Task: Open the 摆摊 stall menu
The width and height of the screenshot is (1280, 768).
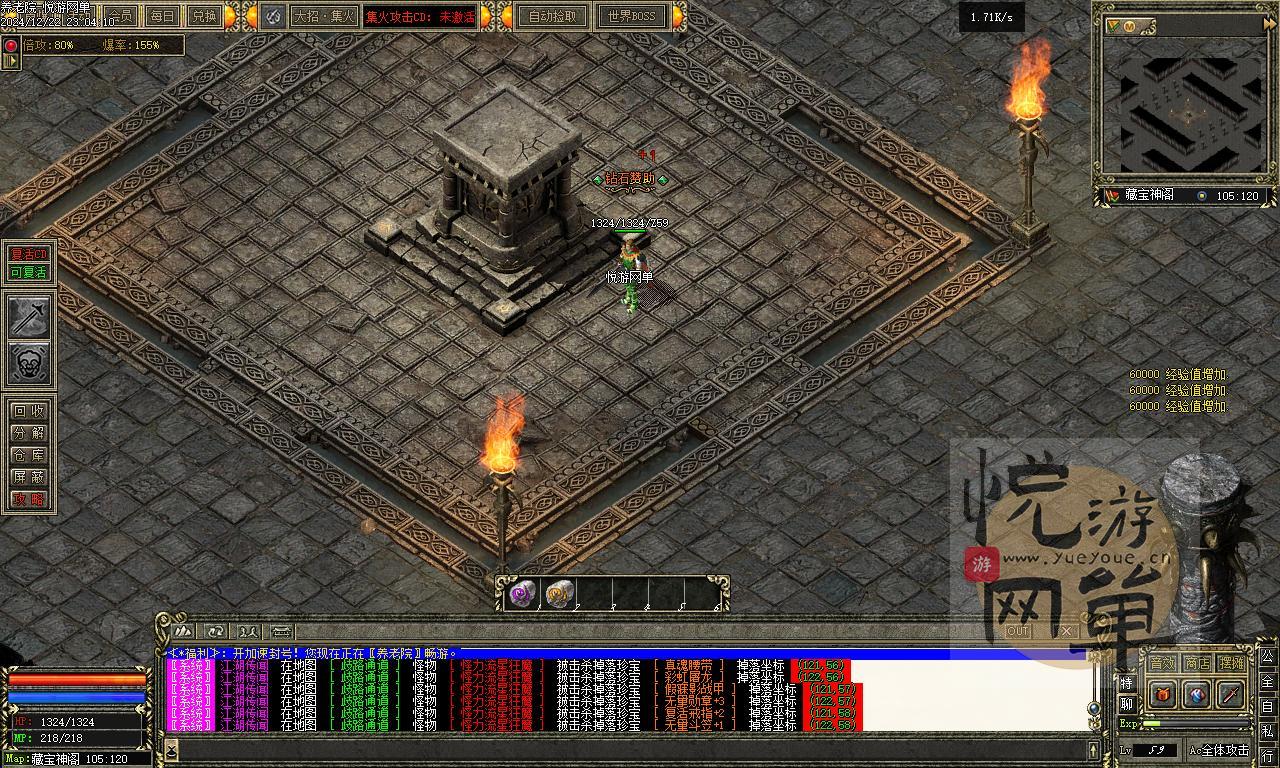Action: (x=1232, y=663)
